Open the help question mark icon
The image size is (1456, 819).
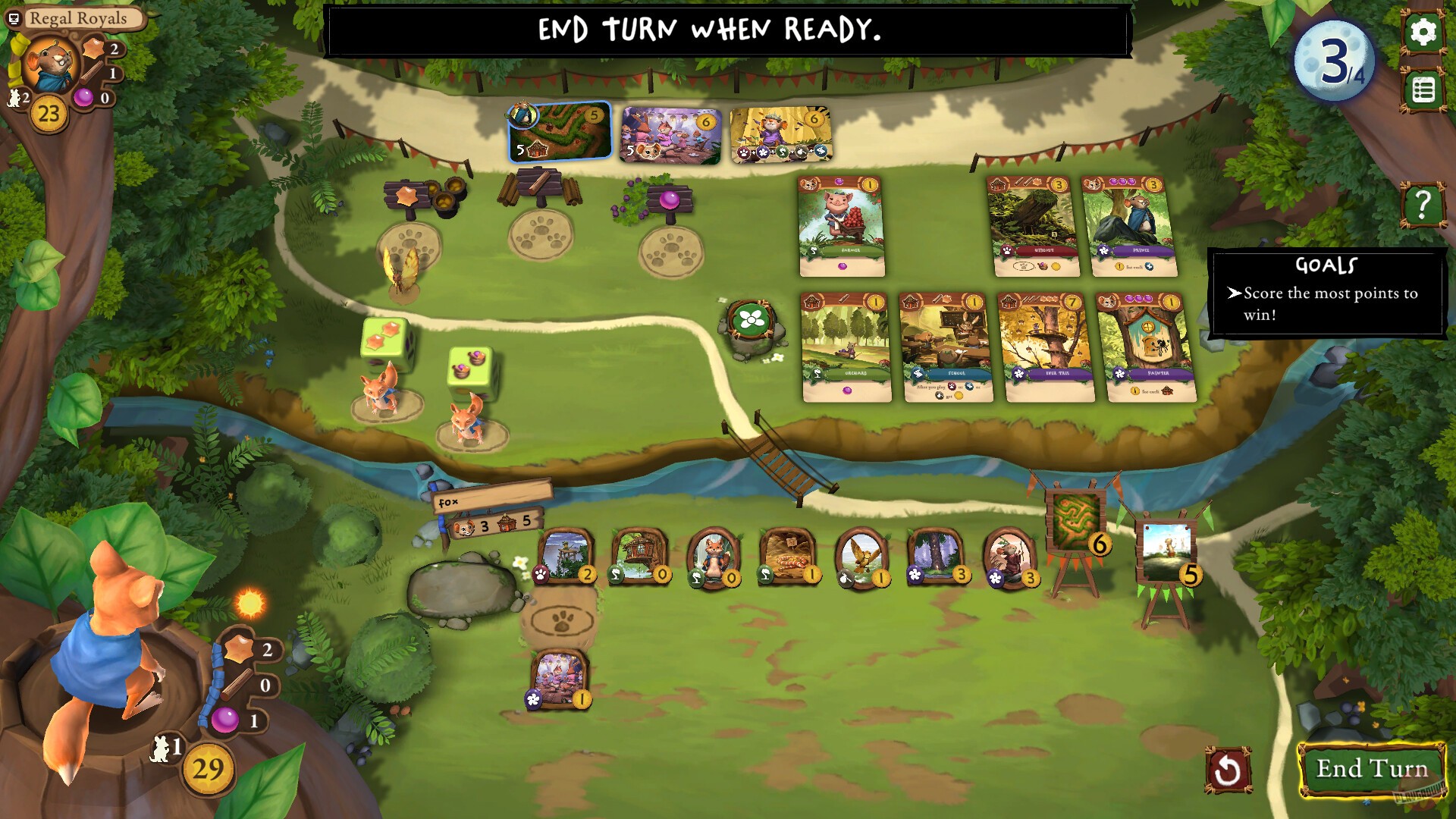(x=1423, y=203)
